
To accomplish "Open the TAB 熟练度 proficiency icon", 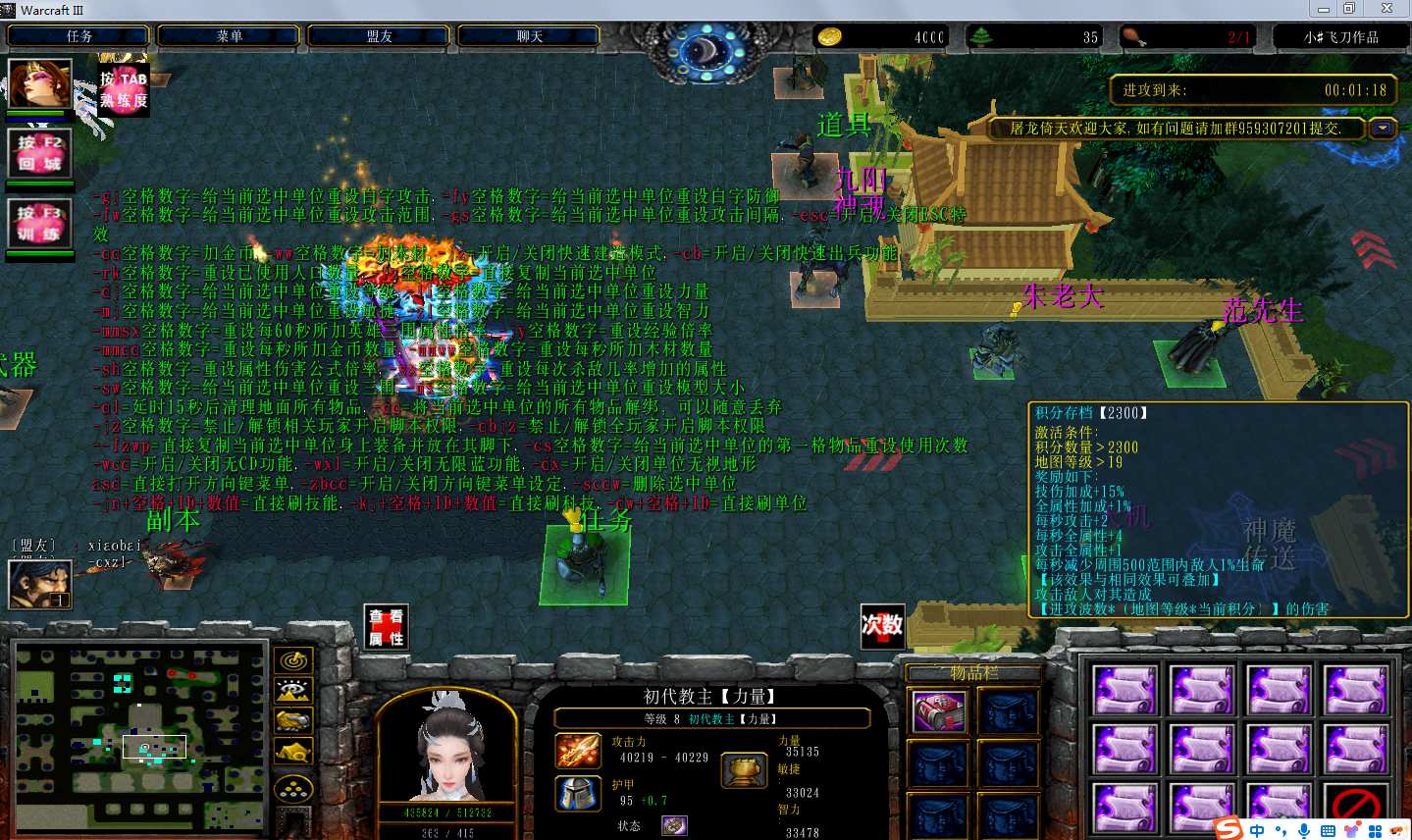I will [x=124, y=90].
